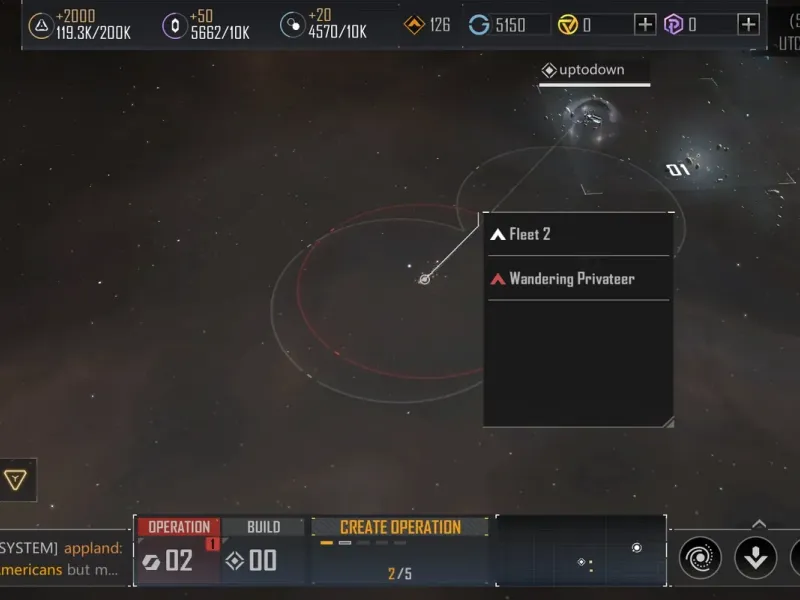Click the minimap panel
This screenshot has width=800, height=600.
(x=581, y=550)
